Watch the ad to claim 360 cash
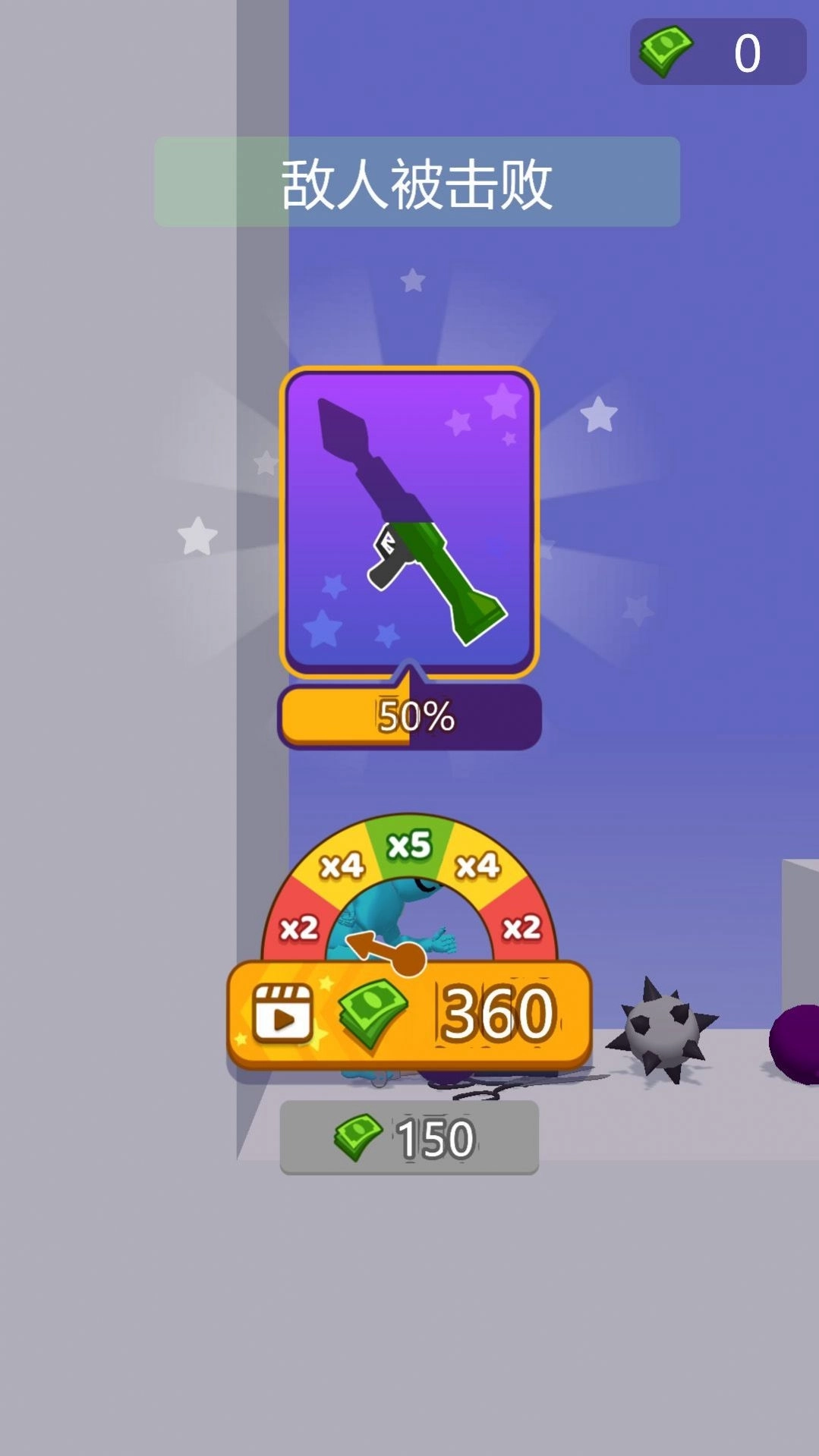This screenshot has width=819, height=1456. (408, 1015)
